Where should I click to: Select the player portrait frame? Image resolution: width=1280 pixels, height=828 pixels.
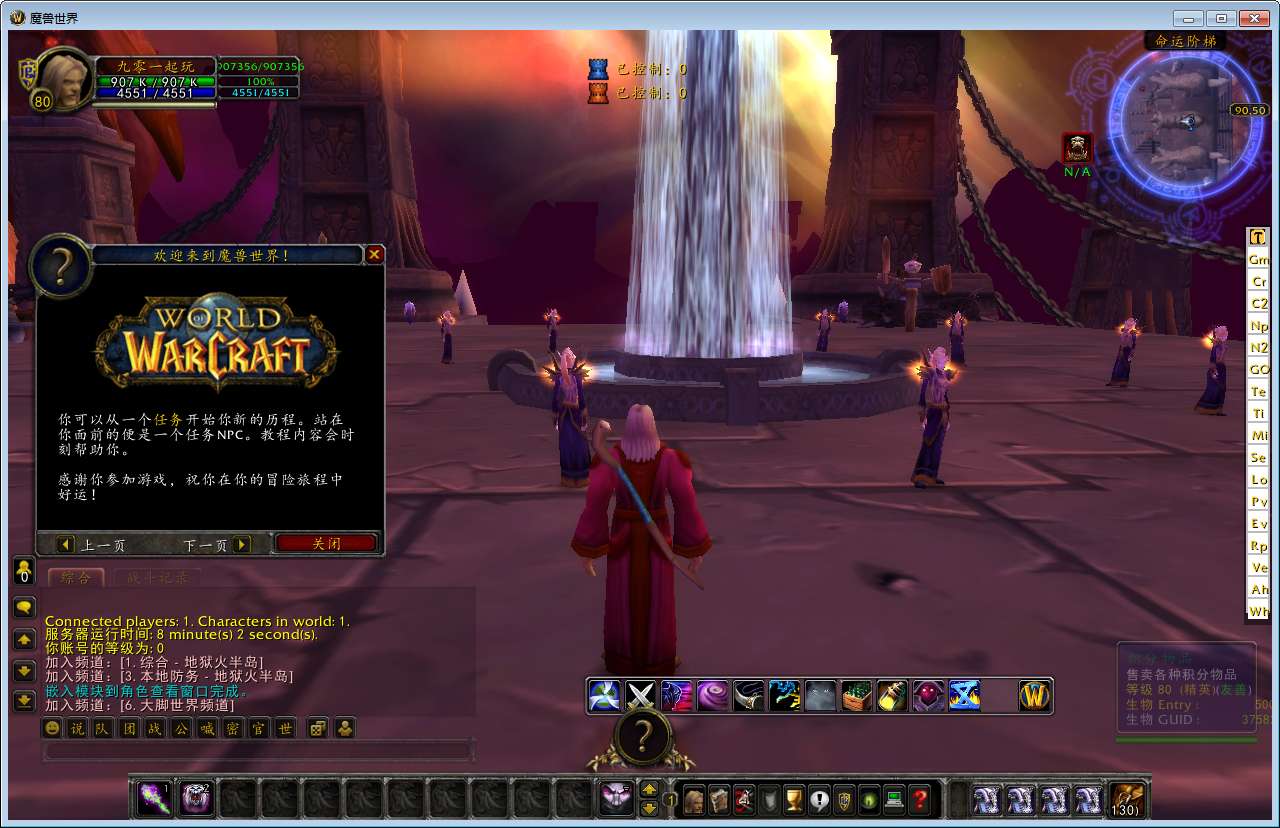64,76
